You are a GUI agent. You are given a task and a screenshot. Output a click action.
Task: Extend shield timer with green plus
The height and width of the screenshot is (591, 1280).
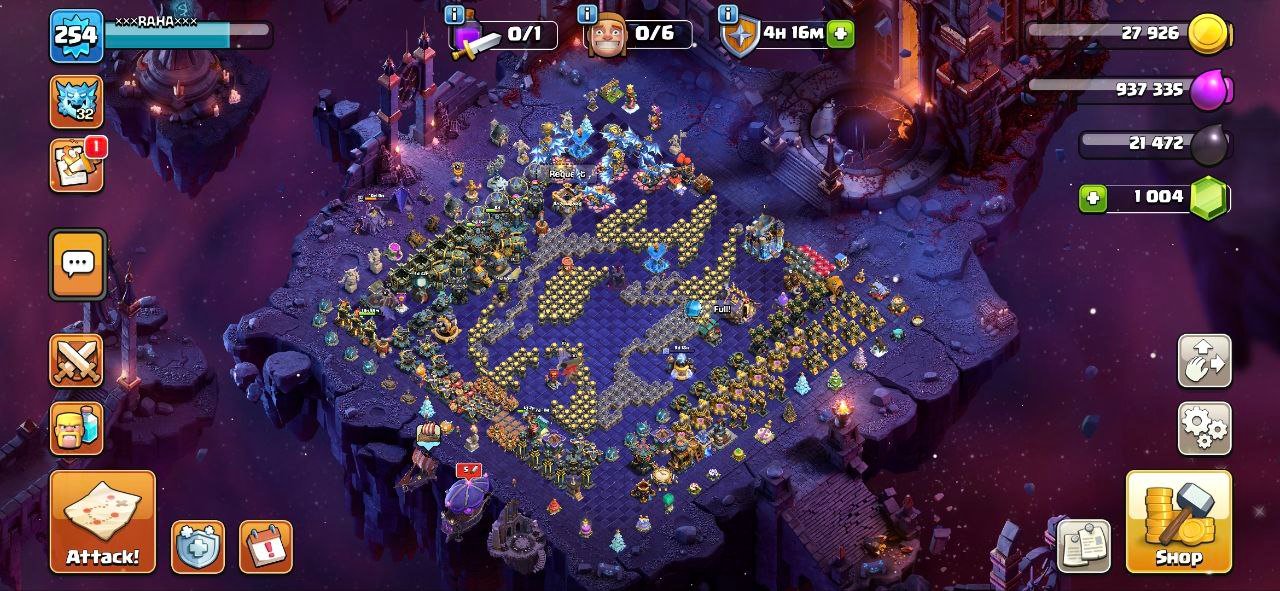click(x=841, y=34)
